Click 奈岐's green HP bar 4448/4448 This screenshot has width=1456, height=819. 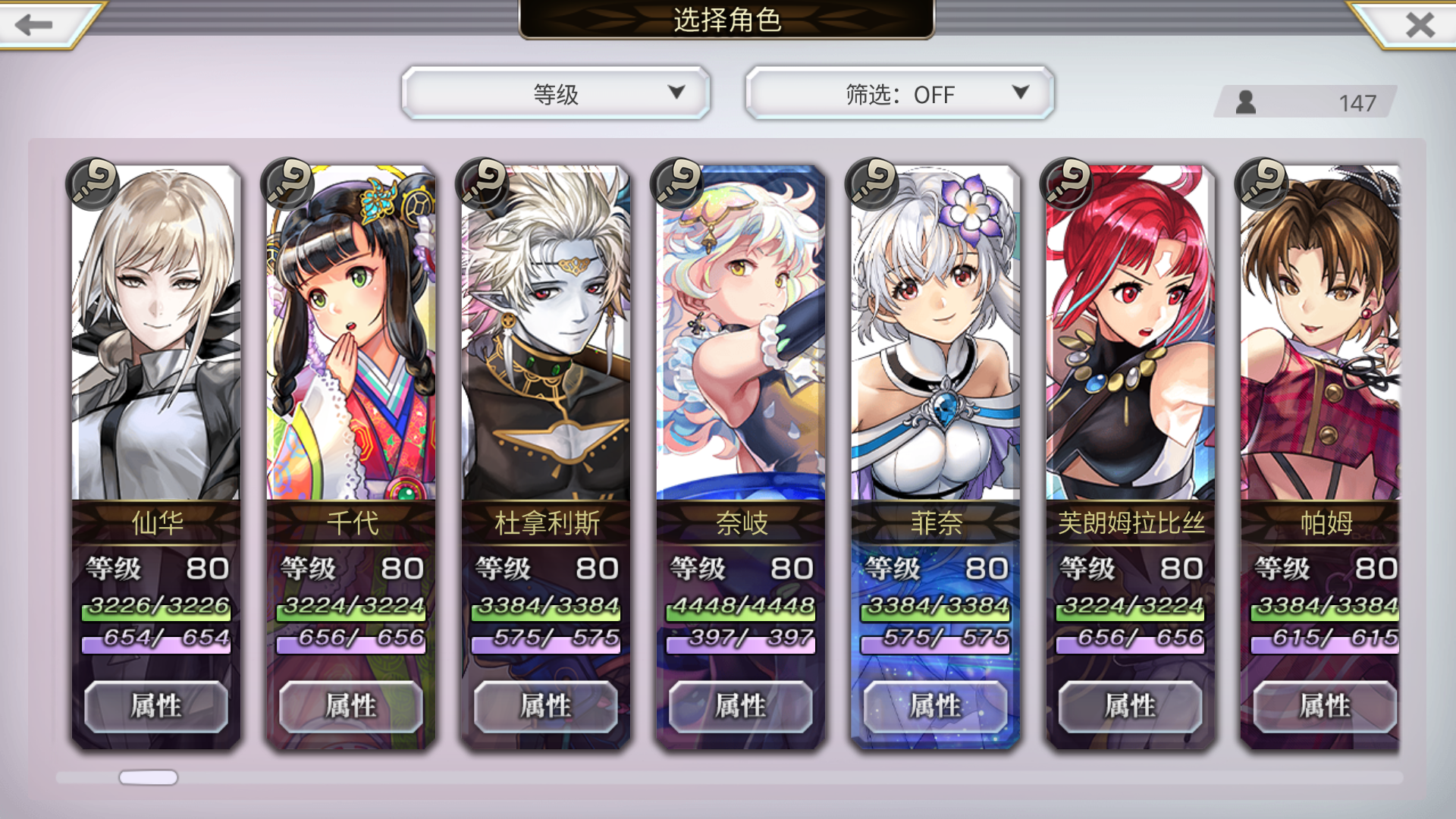[739, 606]
